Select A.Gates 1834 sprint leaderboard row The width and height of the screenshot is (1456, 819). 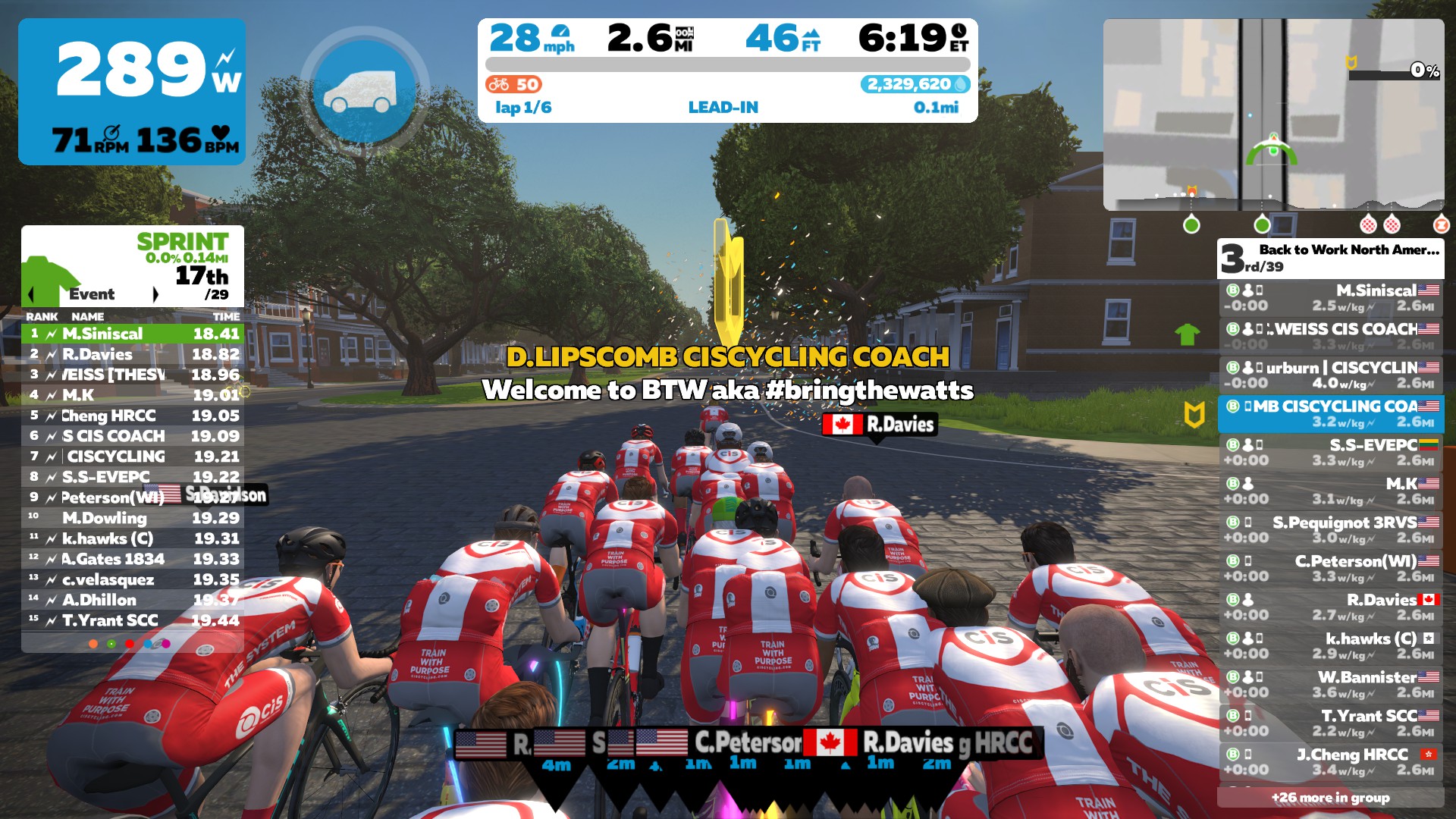click(x=133, y=559)
